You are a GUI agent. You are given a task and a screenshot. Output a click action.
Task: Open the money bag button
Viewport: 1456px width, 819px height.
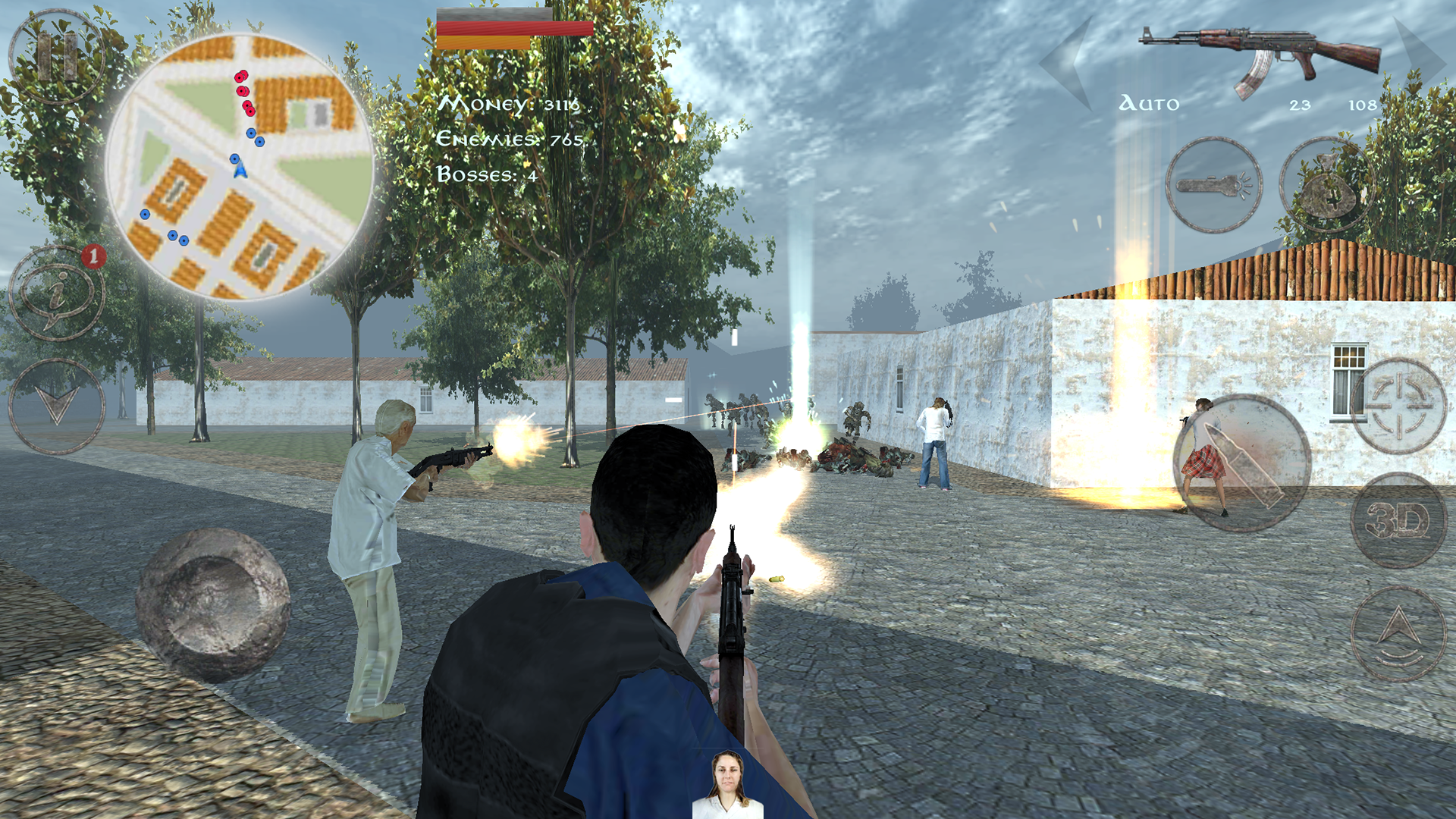pyautogui.click(x=1327, y=186)
